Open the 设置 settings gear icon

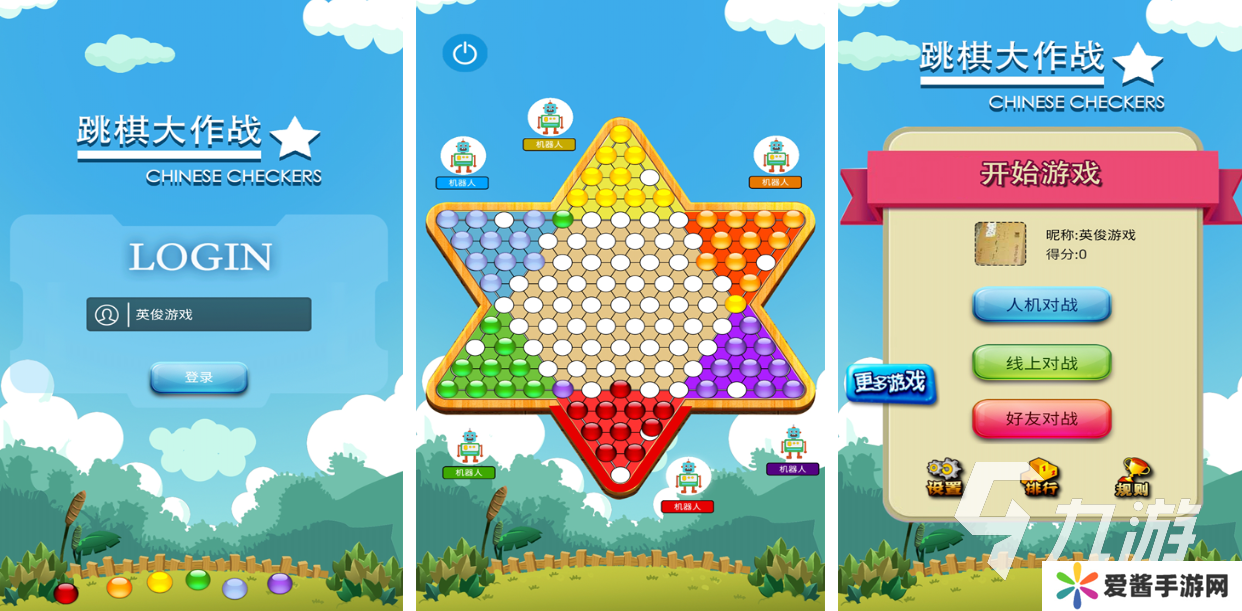(944, 477)
